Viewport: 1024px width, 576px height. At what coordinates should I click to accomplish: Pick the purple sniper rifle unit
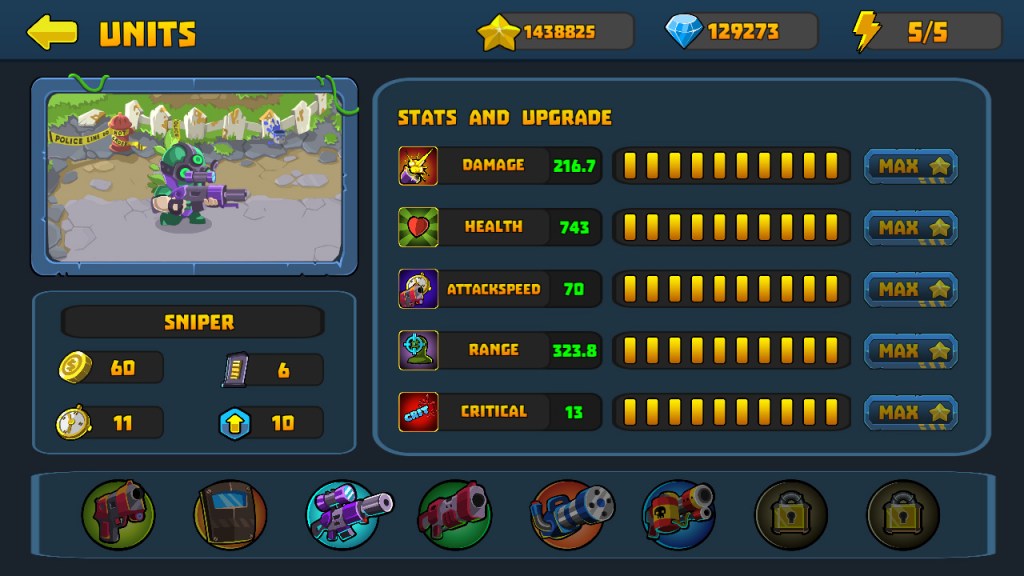344,515
